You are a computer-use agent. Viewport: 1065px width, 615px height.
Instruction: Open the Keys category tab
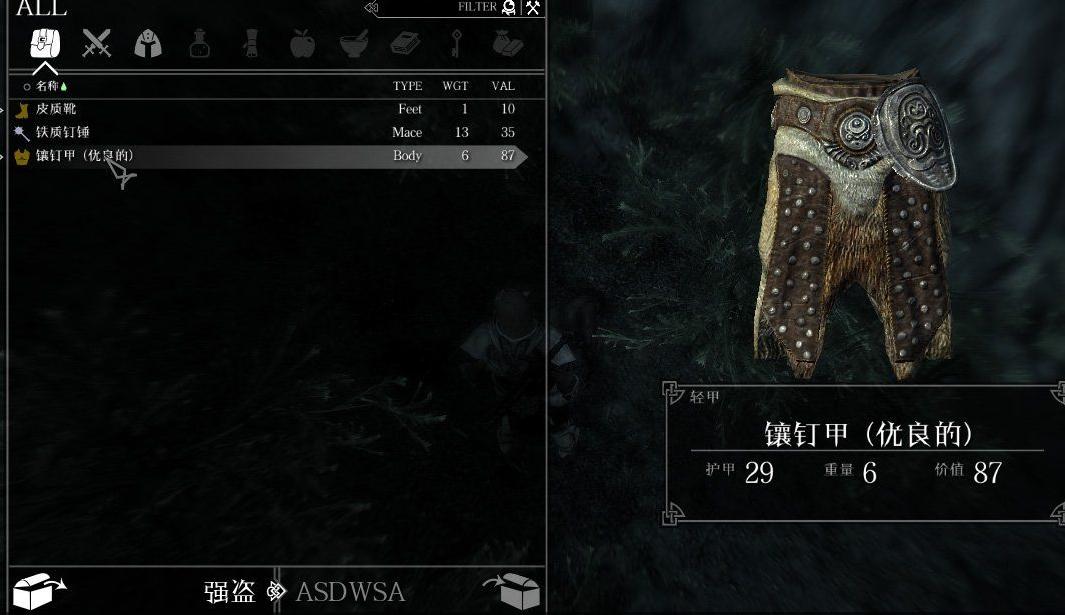coord(456,44)
